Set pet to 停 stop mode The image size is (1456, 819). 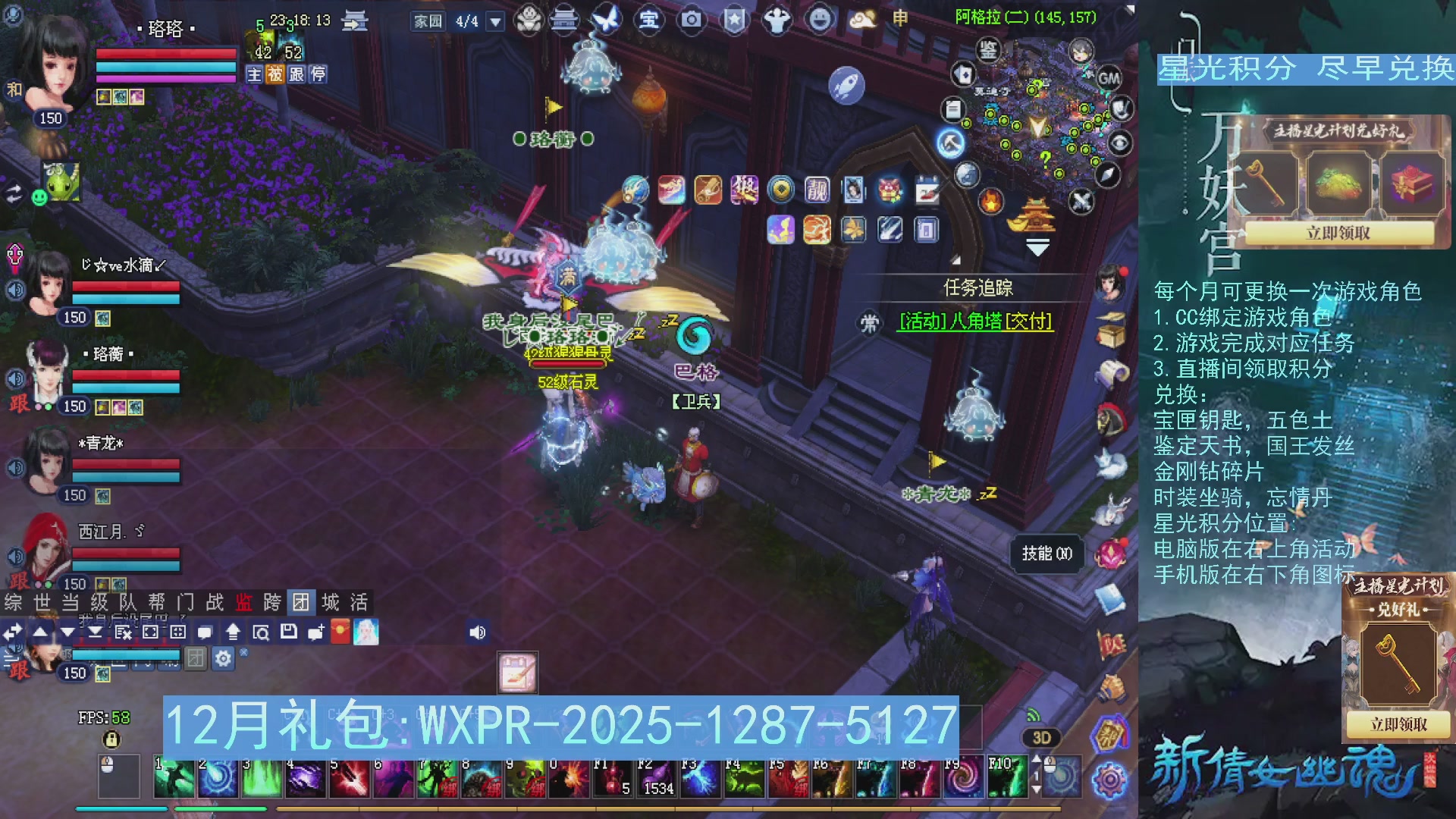pos(318,75)
